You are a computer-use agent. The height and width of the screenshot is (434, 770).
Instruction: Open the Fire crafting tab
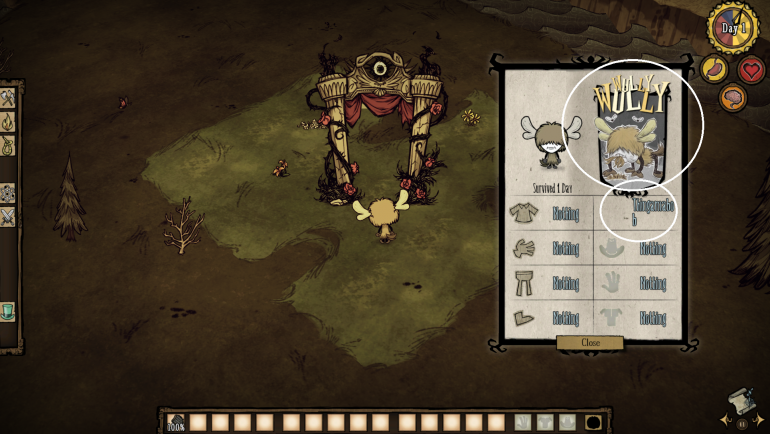pos(7,122)
